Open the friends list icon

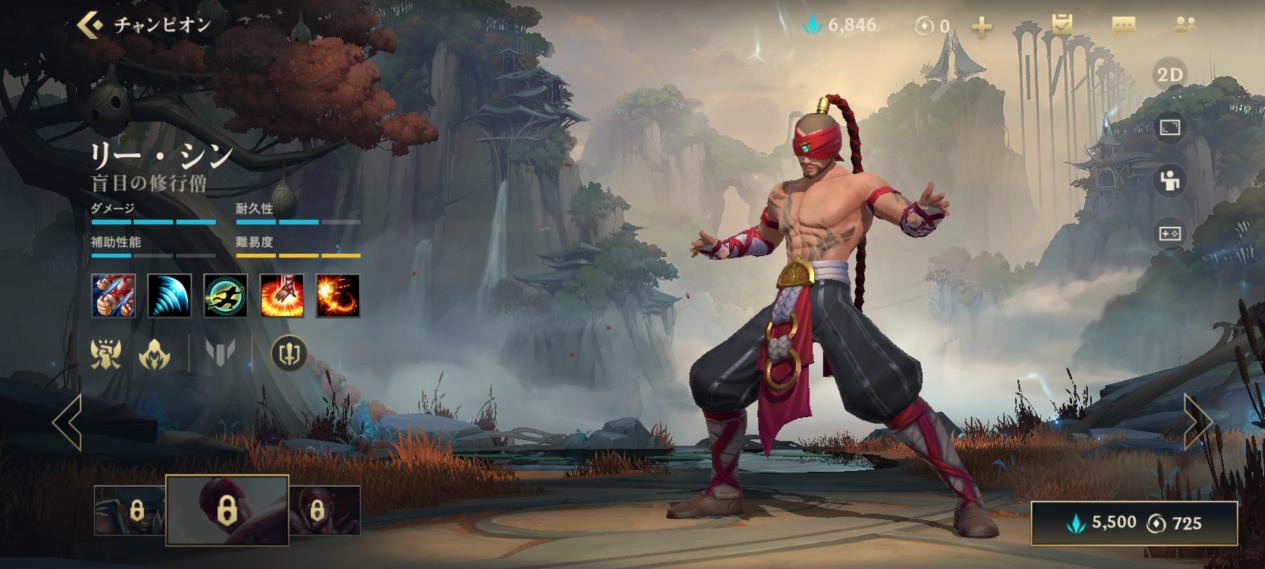pyautogui.click(x=1185, y=26)
